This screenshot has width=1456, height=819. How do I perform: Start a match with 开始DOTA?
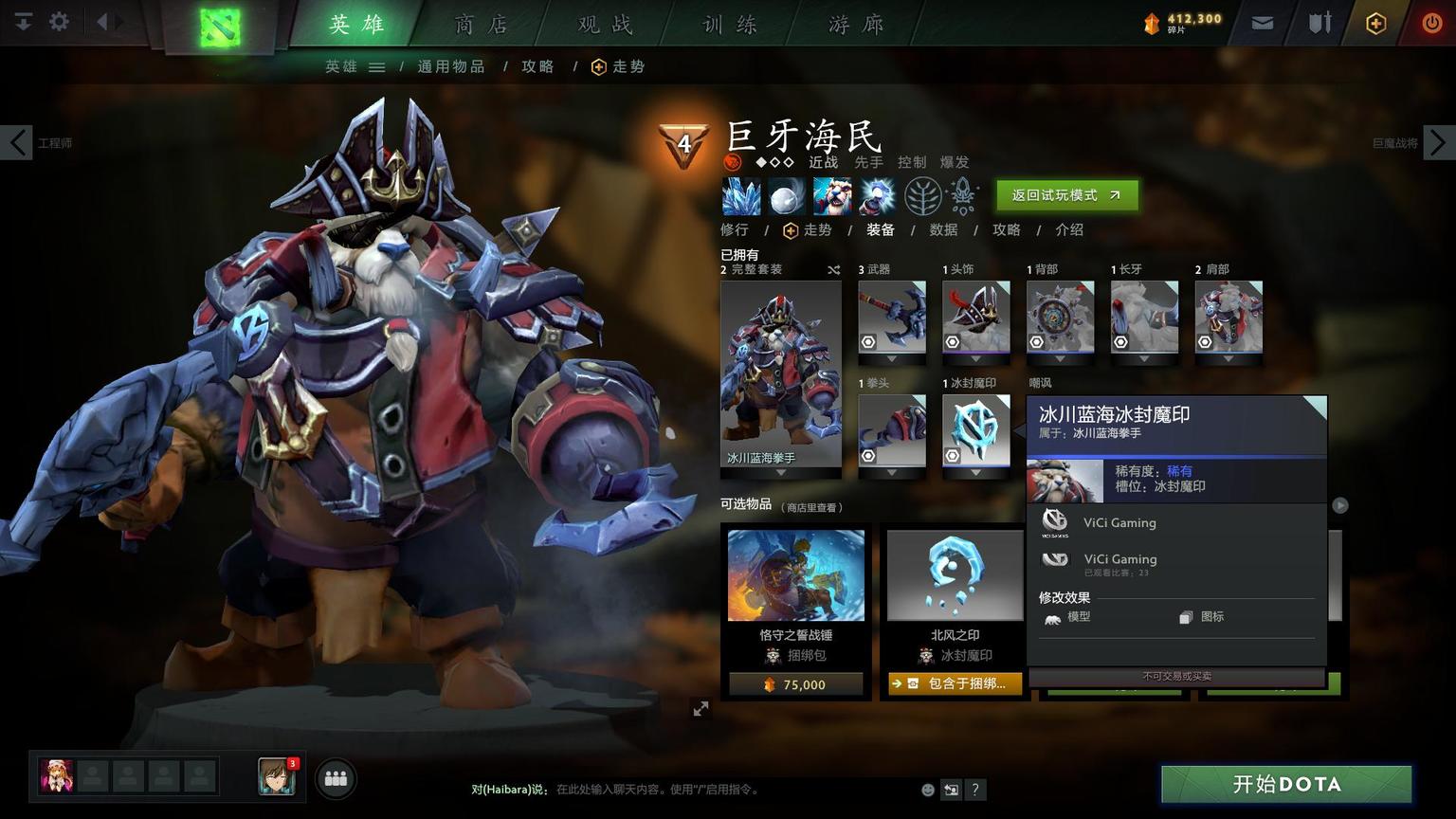click(x=1286, y=784)
